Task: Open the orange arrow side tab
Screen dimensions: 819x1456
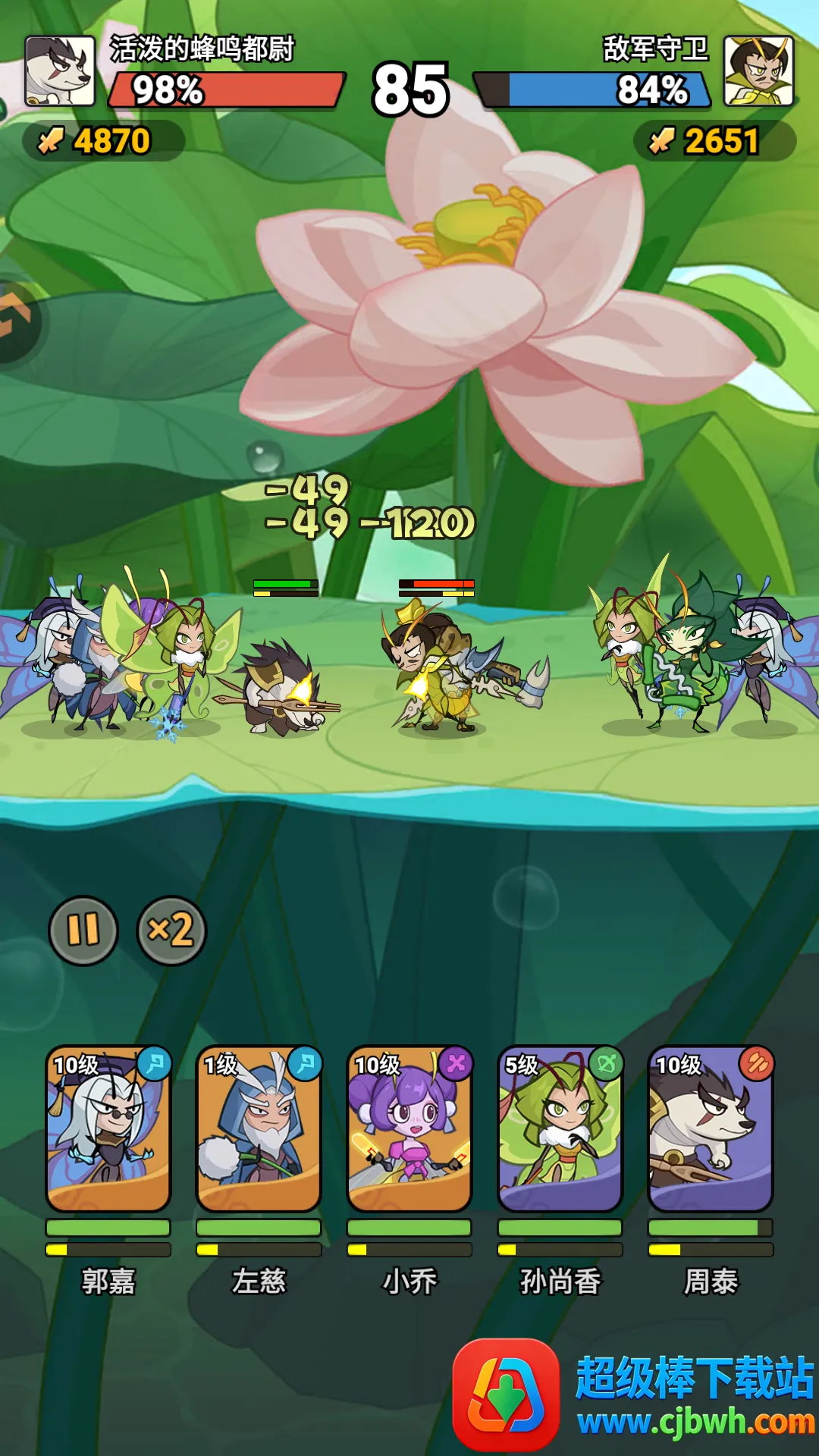Action: click(15, 320)
